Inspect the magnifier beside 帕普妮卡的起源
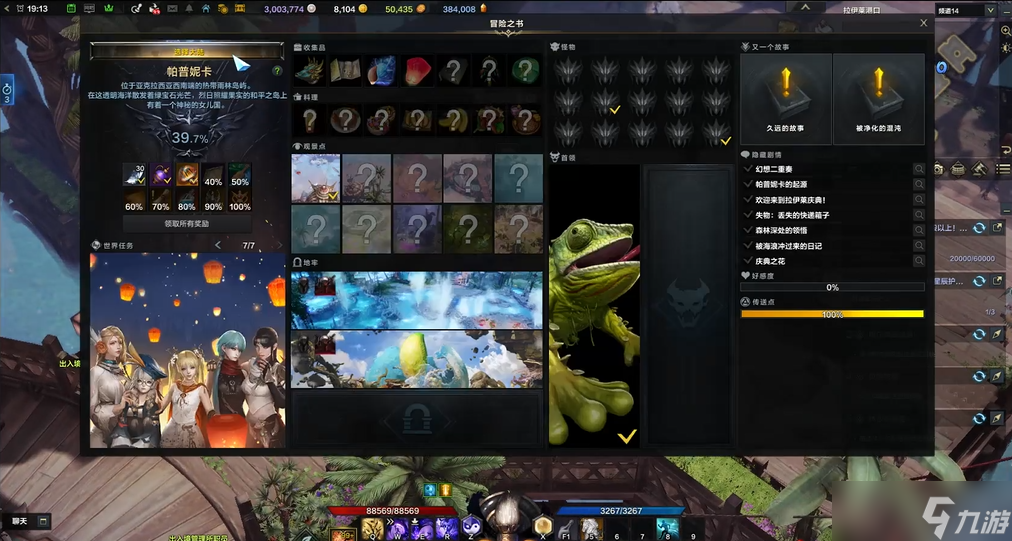Viewport: 1012px width, 541px height. pos(918,185)
